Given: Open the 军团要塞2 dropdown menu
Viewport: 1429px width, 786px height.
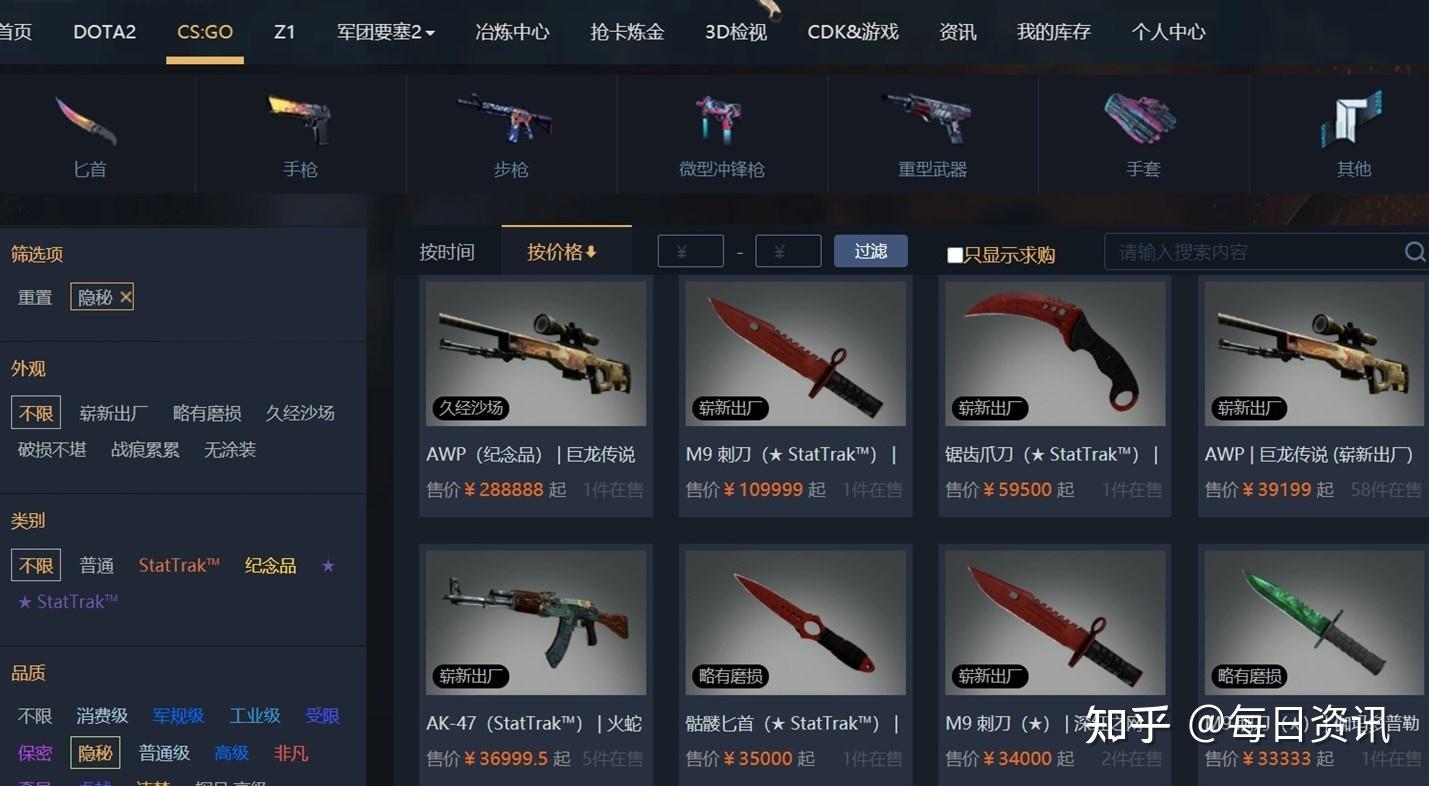Looking at the screenshot, I should coord(385,31).
